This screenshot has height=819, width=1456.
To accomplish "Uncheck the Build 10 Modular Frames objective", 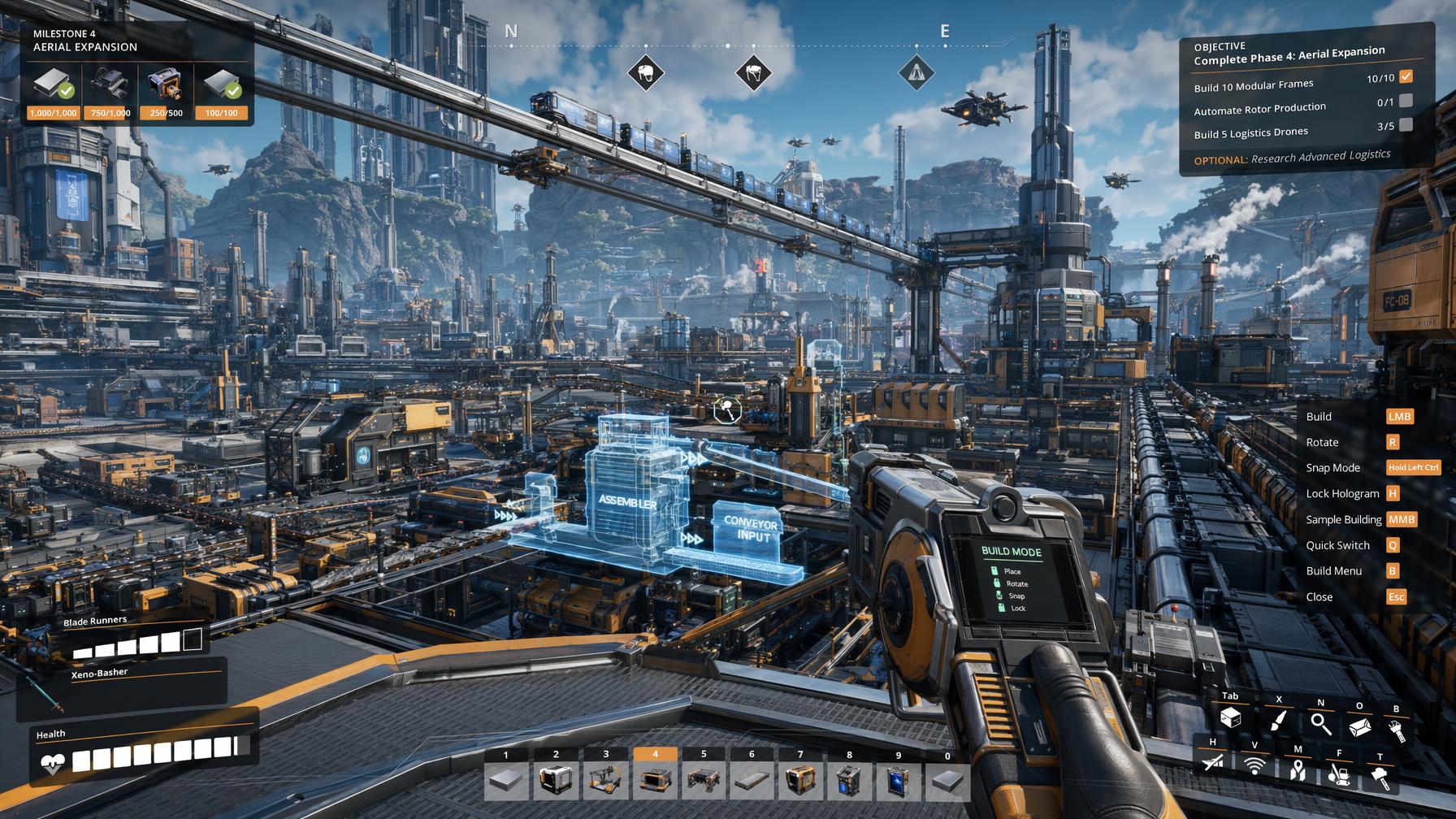I will pyautogui.click(x=1405, y=76).
